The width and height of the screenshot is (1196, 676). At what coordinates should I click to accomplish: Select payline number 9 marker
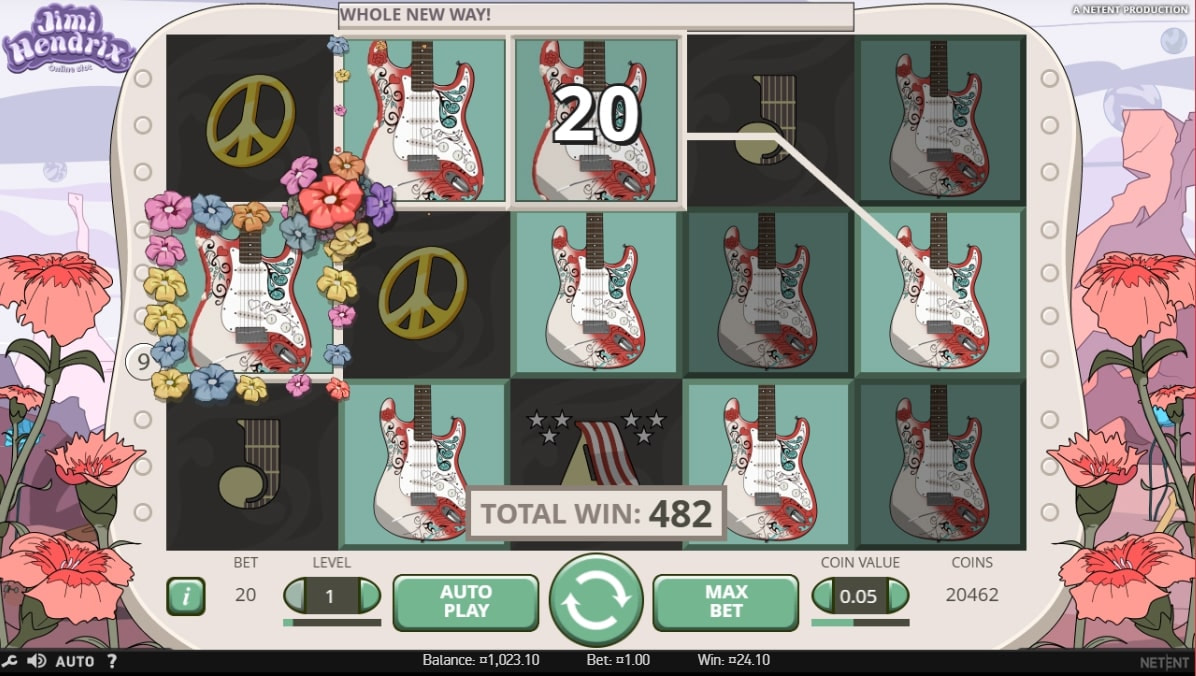click(141, 360)
